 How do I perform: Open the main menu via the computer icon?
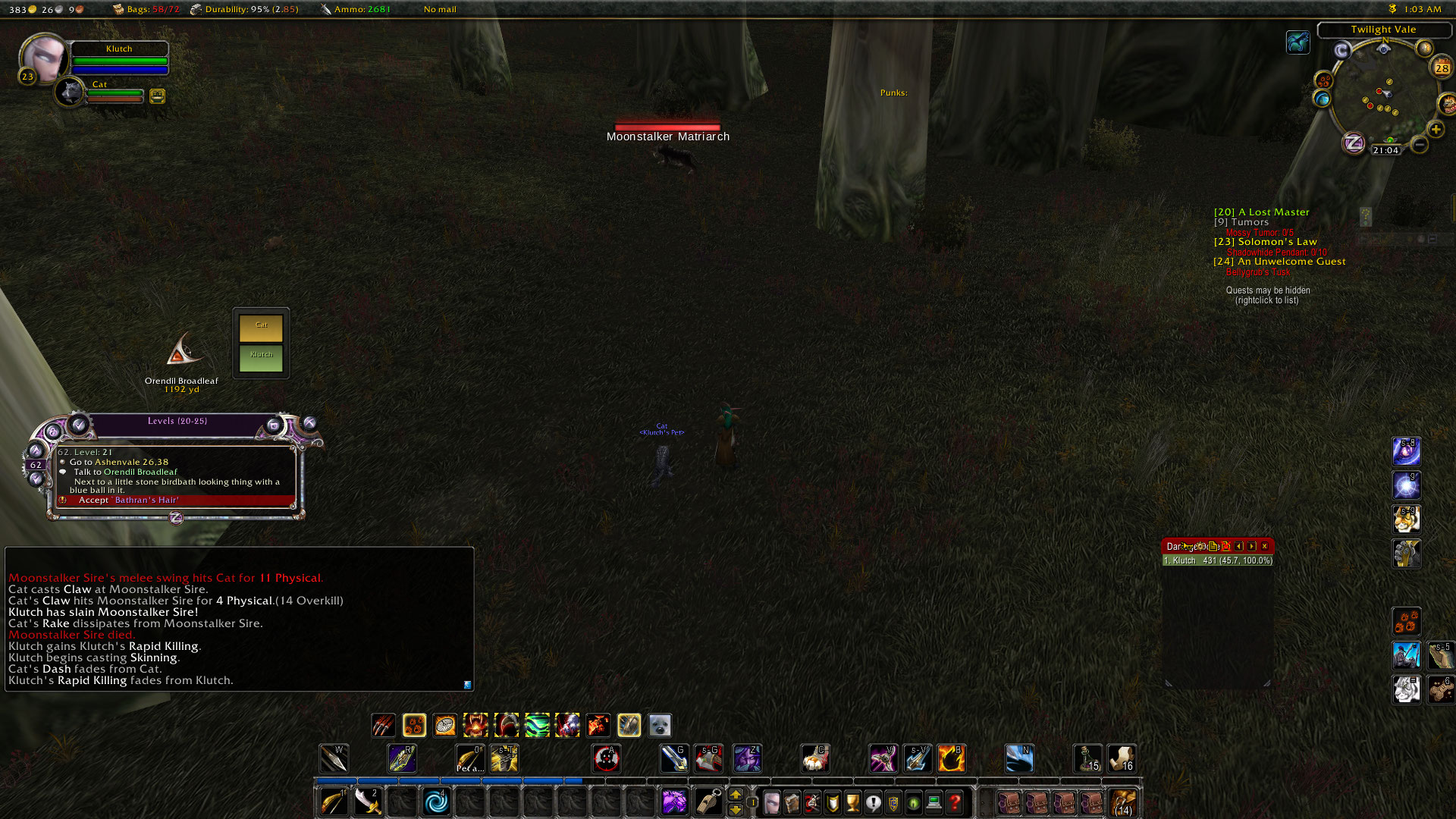(x=933, y=803)
